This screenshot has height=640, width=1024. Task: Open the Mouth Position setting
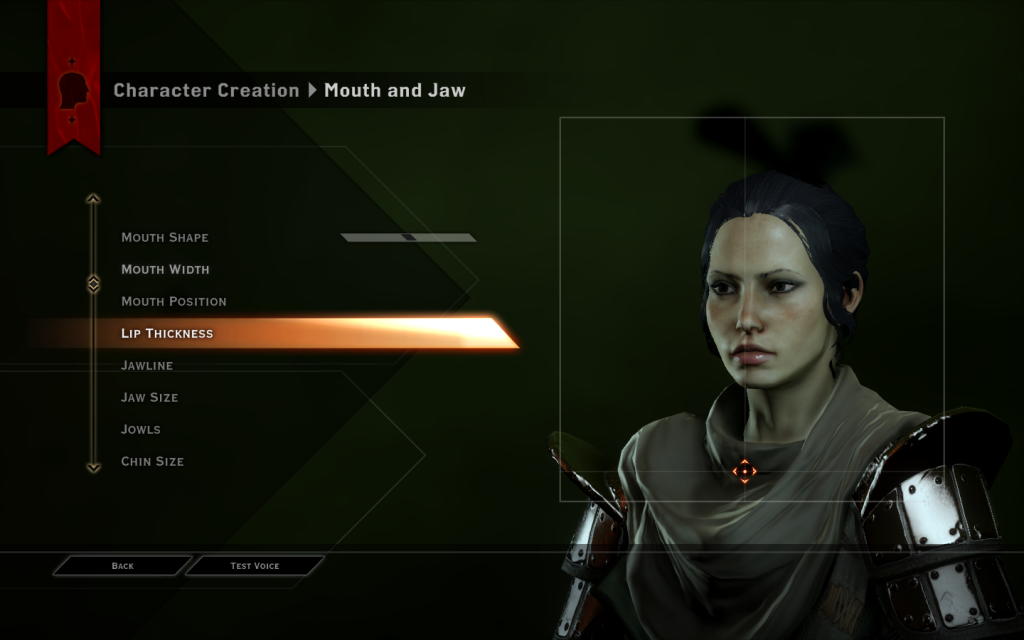click(x=174, y=302)
